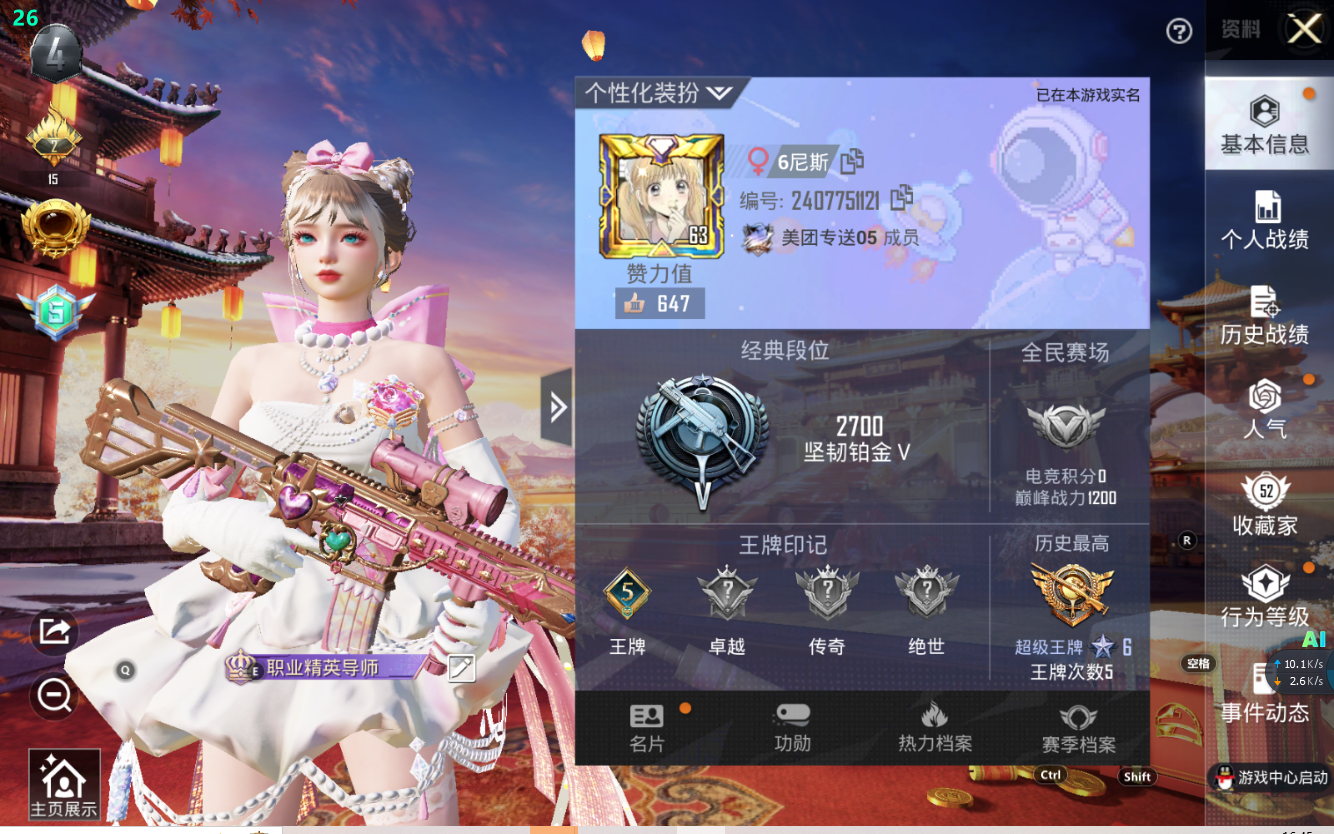View the 行为等级 tab
The width and height of the screenshot is (1334, 834).
[1265, 598]
